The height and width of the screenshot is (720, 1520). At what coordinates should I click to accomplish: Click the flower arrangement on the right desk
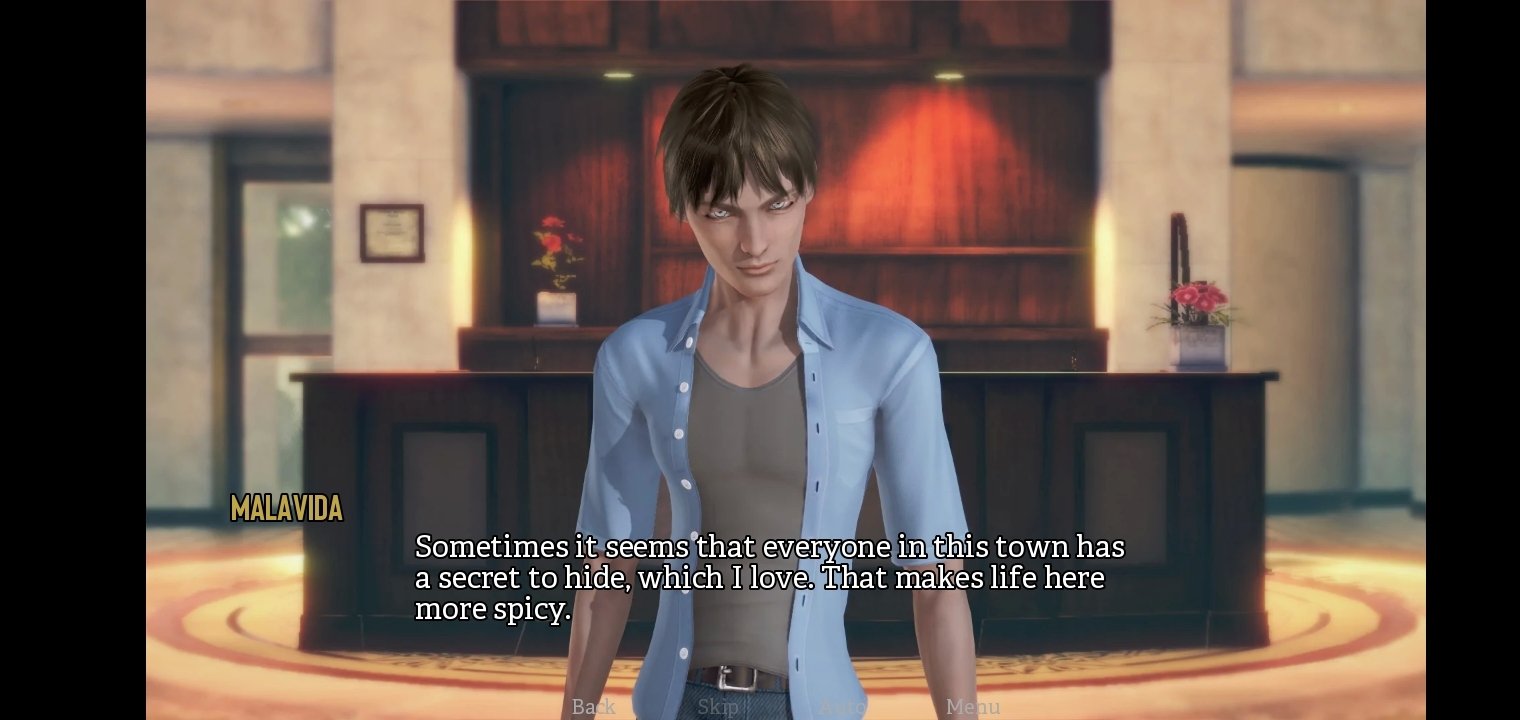(x=1196, y=300)
